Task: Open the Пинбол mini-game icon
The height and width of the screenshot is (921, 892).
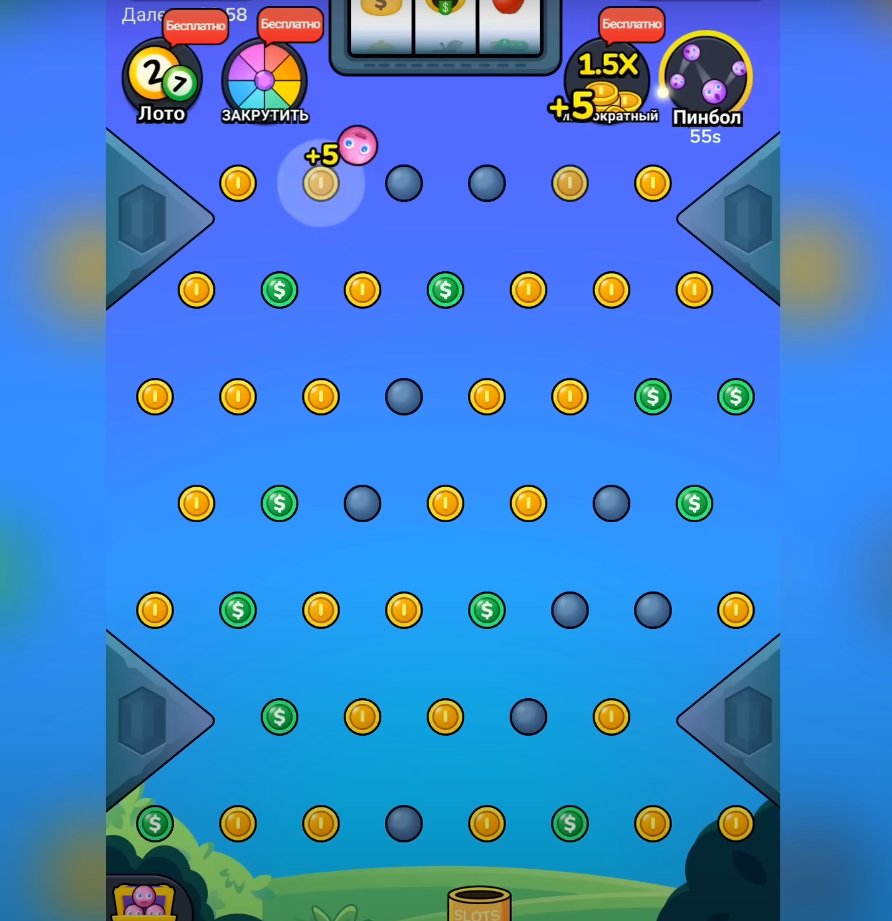Action: coord(706,78)
